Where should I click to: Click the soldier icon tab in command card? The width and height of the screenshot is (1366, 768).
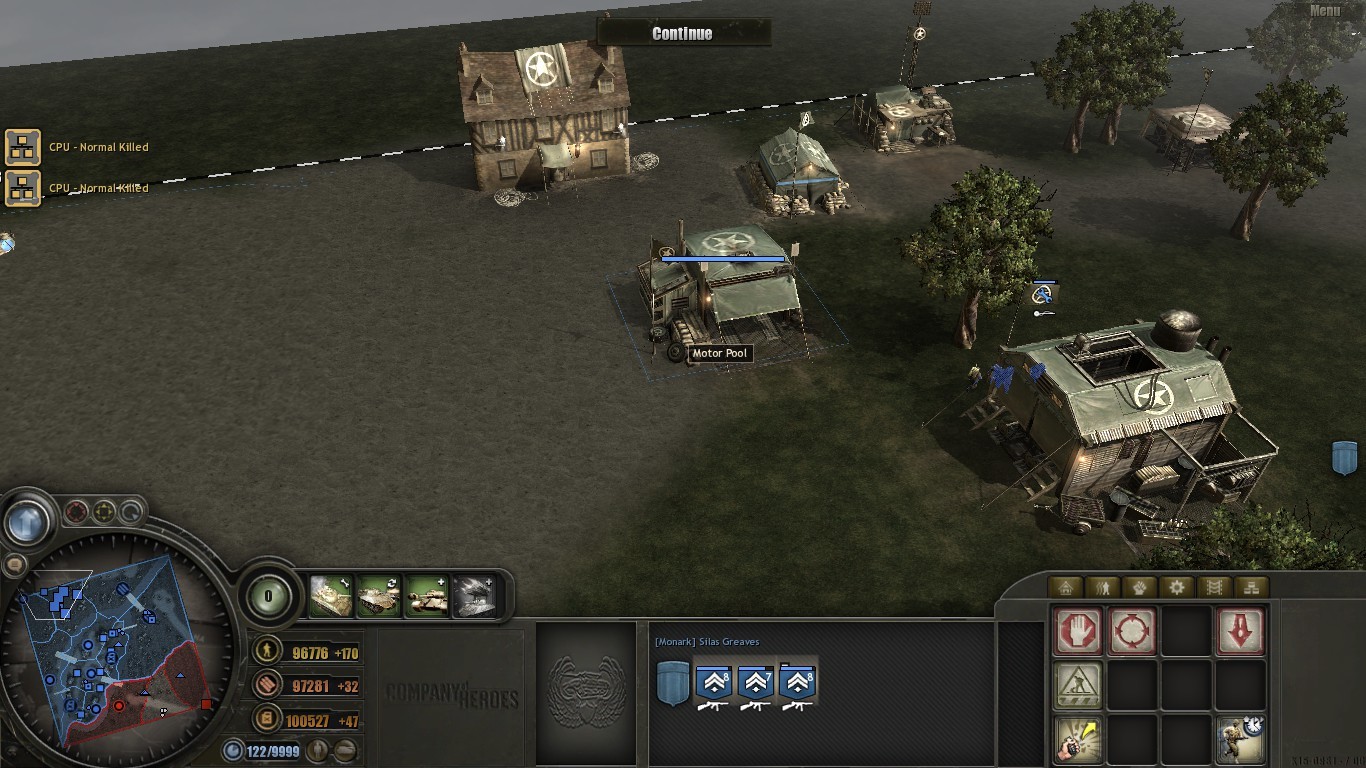(1102, 587)
